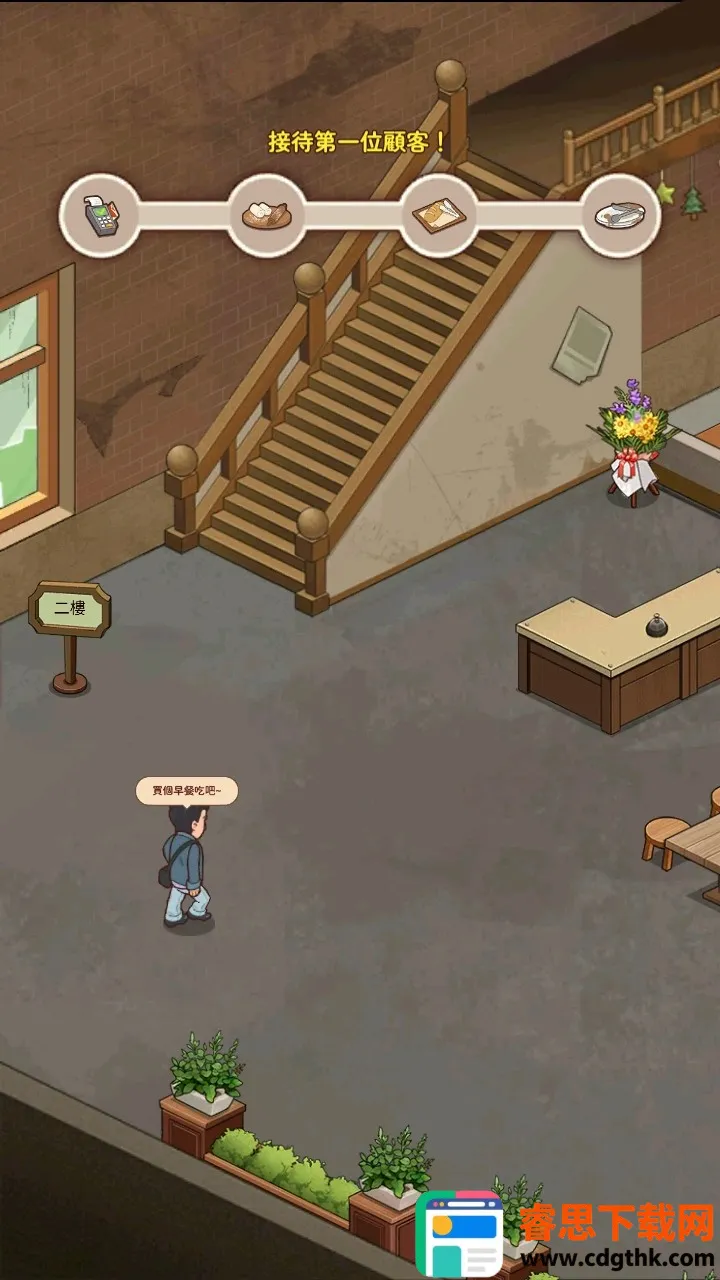The height and width of the screenshot is (1280, 720).
Task: Tap the plate with cutlery step icon
Action: 620,214
